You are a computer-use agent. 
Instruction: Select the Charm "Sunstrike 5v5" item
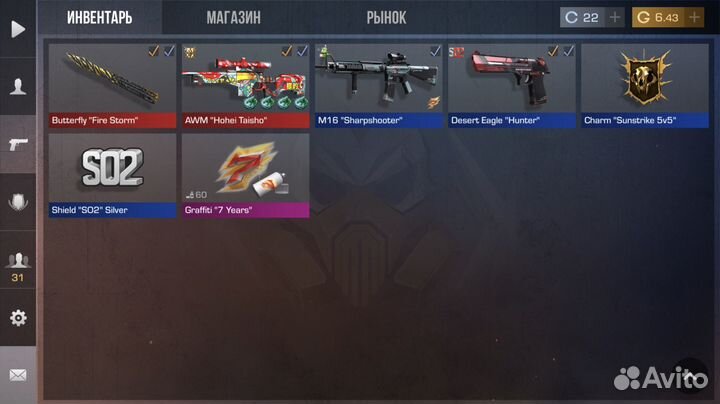(644, 85)
